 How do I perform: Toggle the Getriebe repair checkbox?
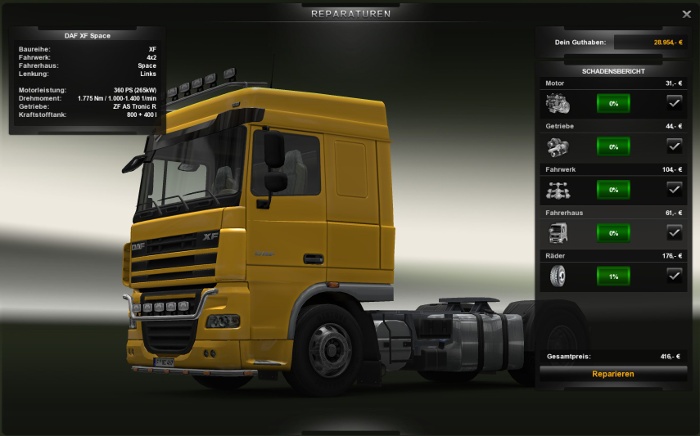point(674,146)
